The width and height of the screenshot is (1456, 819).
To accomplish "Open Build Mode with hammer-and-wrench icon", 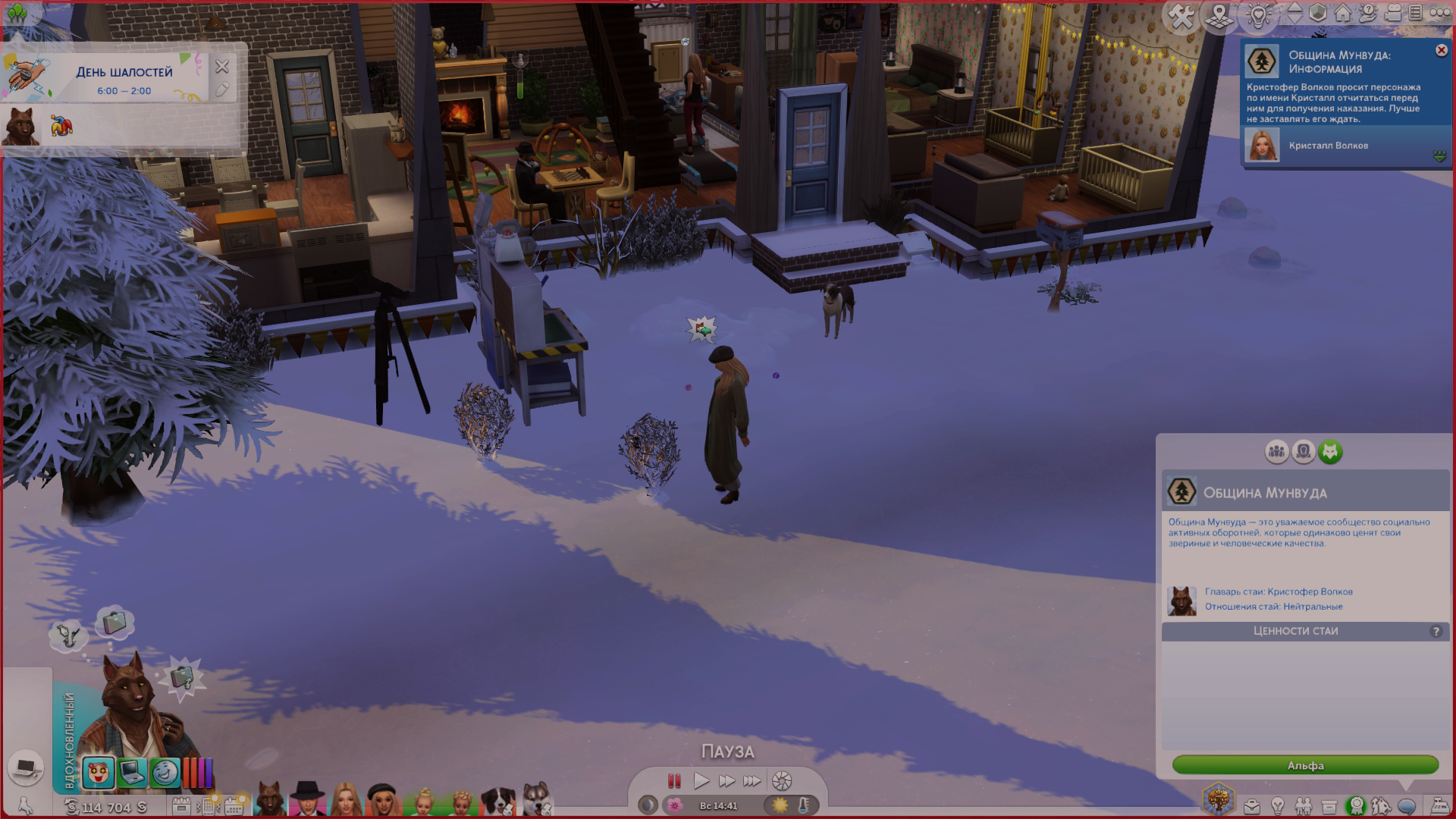I will click(1181, 16).
